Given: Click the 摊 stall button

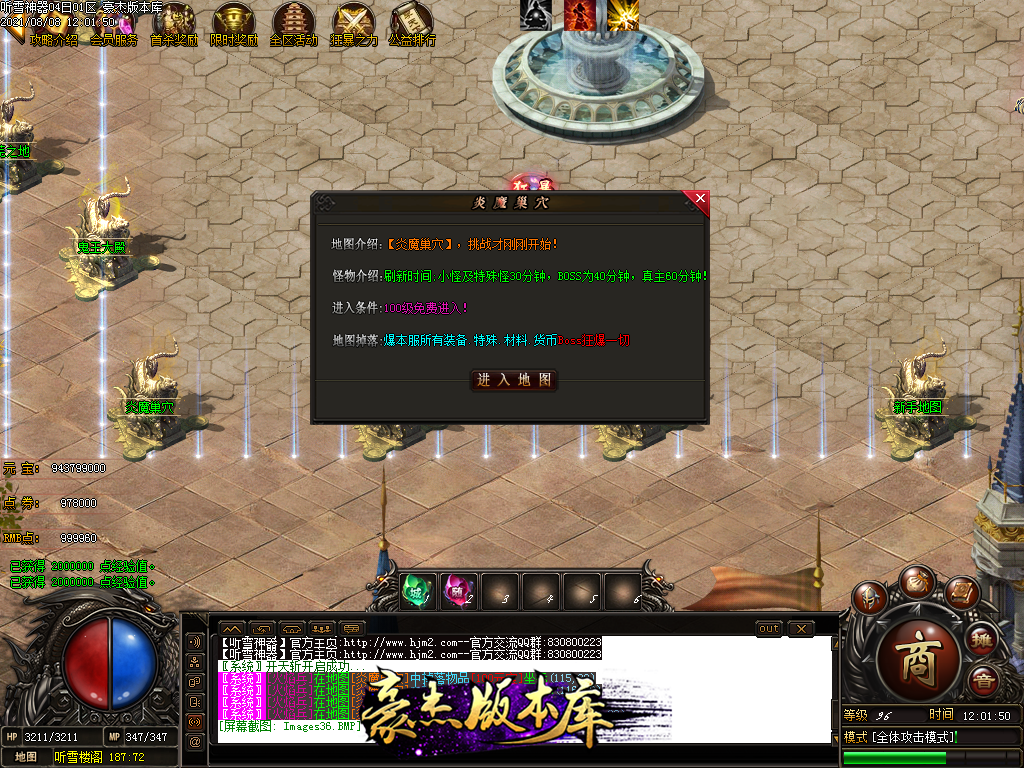Looking at the screenshot, I should pyautogui.click(x=983, y=639).
